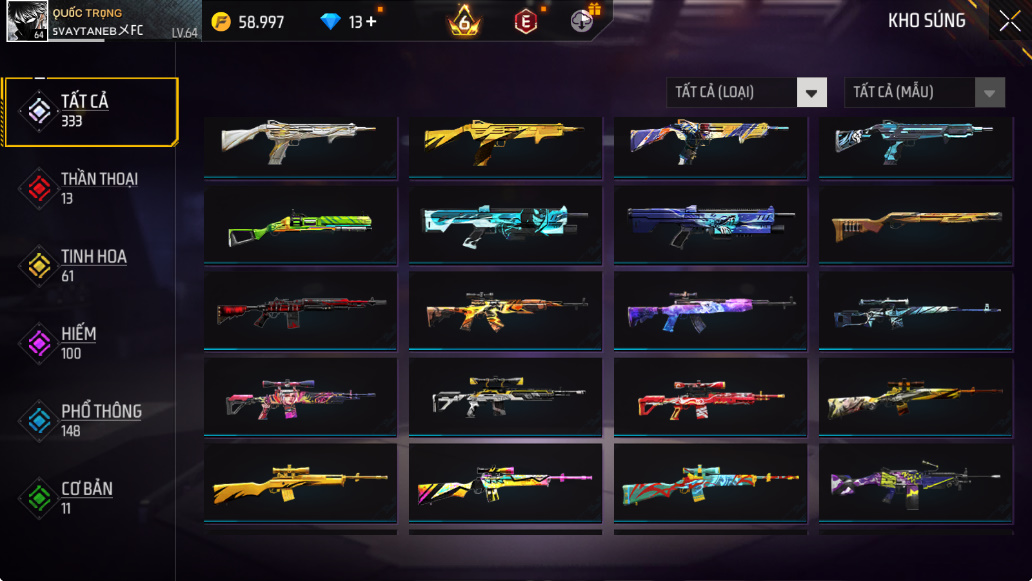Screen dimensions: 1032x581
Task: Show the Hiếm rarity weapons
Action: [x=91, y=343]
